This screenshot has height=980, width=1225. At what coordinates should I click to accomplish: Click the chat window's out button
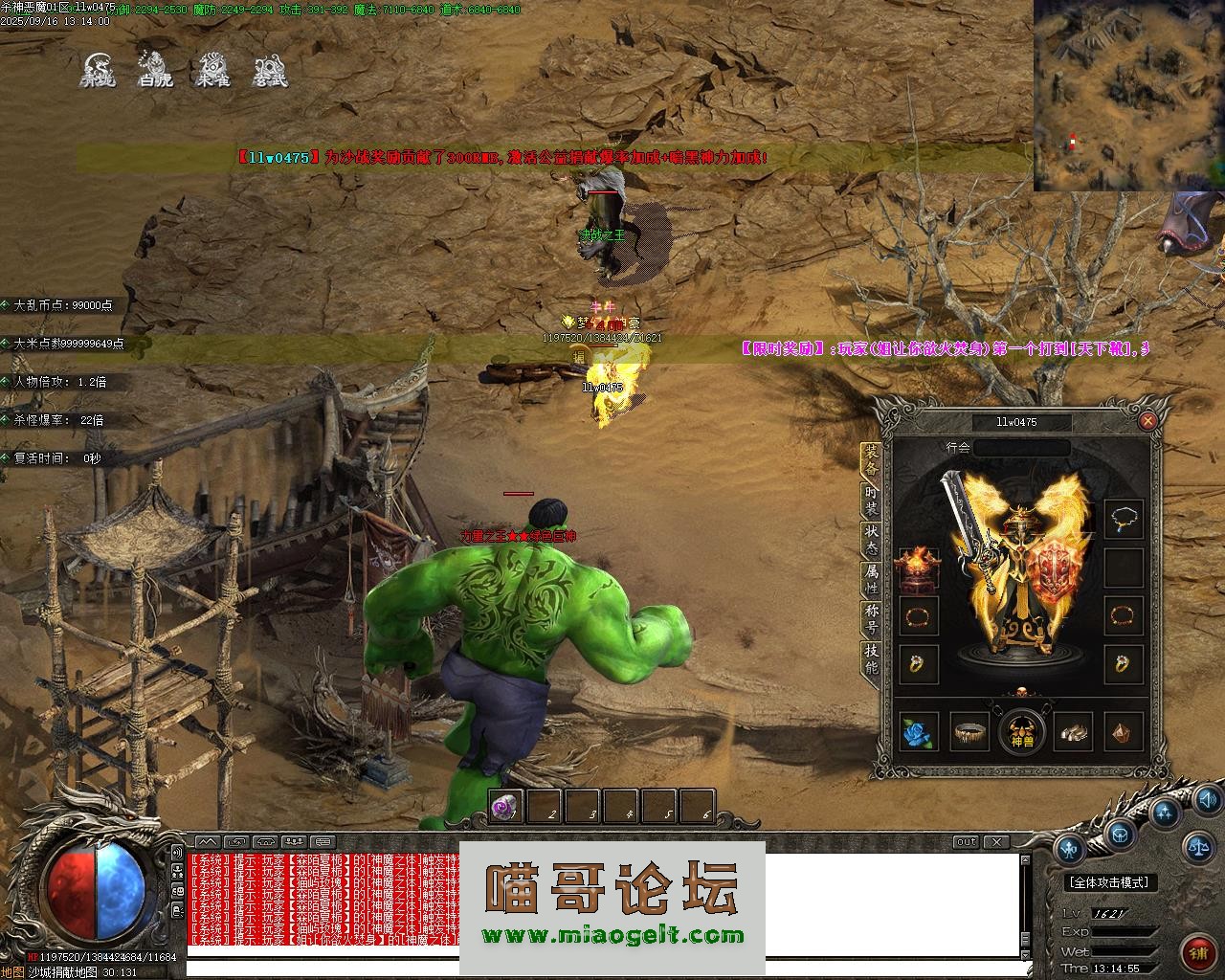pos(966,842)
